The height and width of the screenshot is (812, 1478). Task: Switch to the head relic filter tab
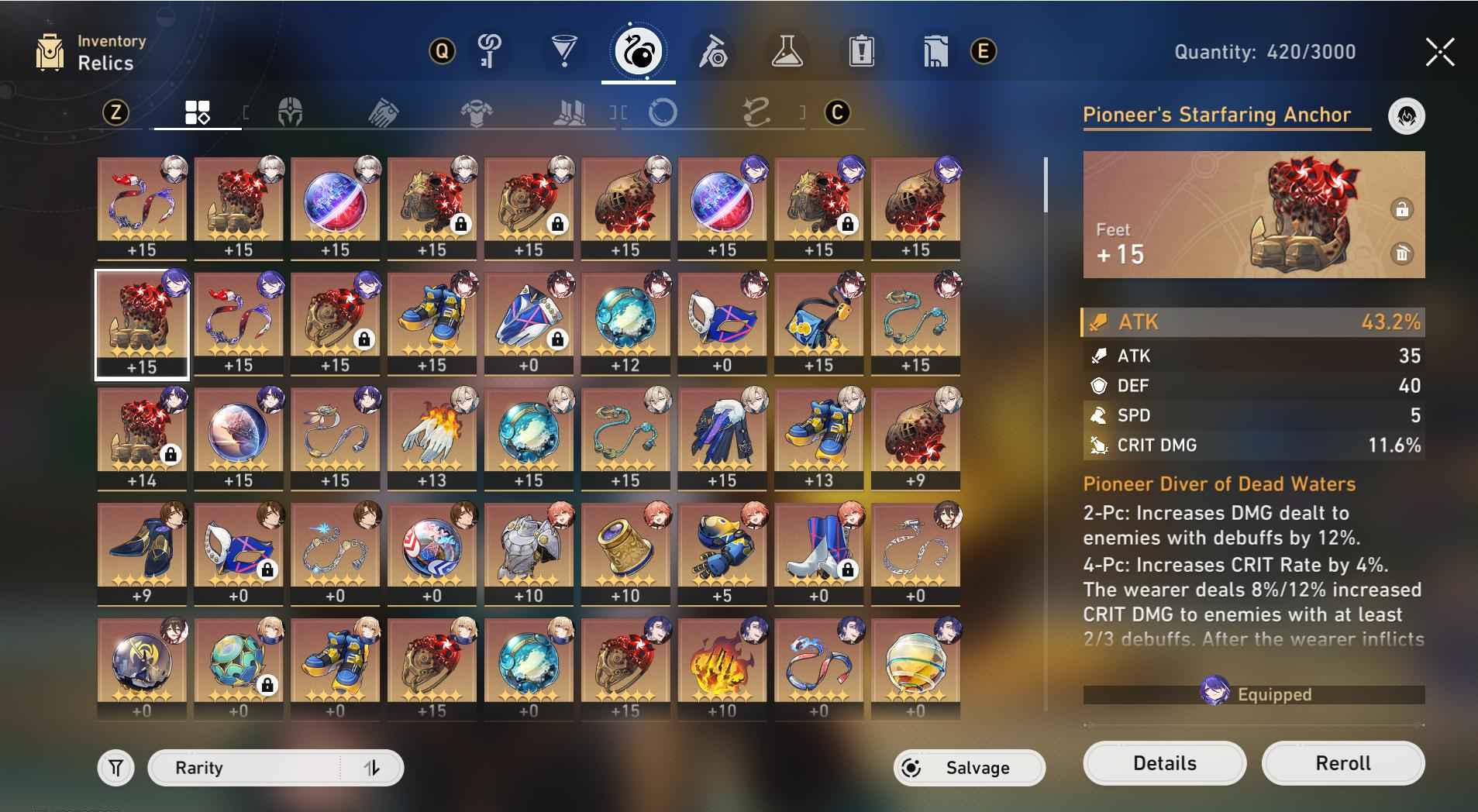point(290,113)
